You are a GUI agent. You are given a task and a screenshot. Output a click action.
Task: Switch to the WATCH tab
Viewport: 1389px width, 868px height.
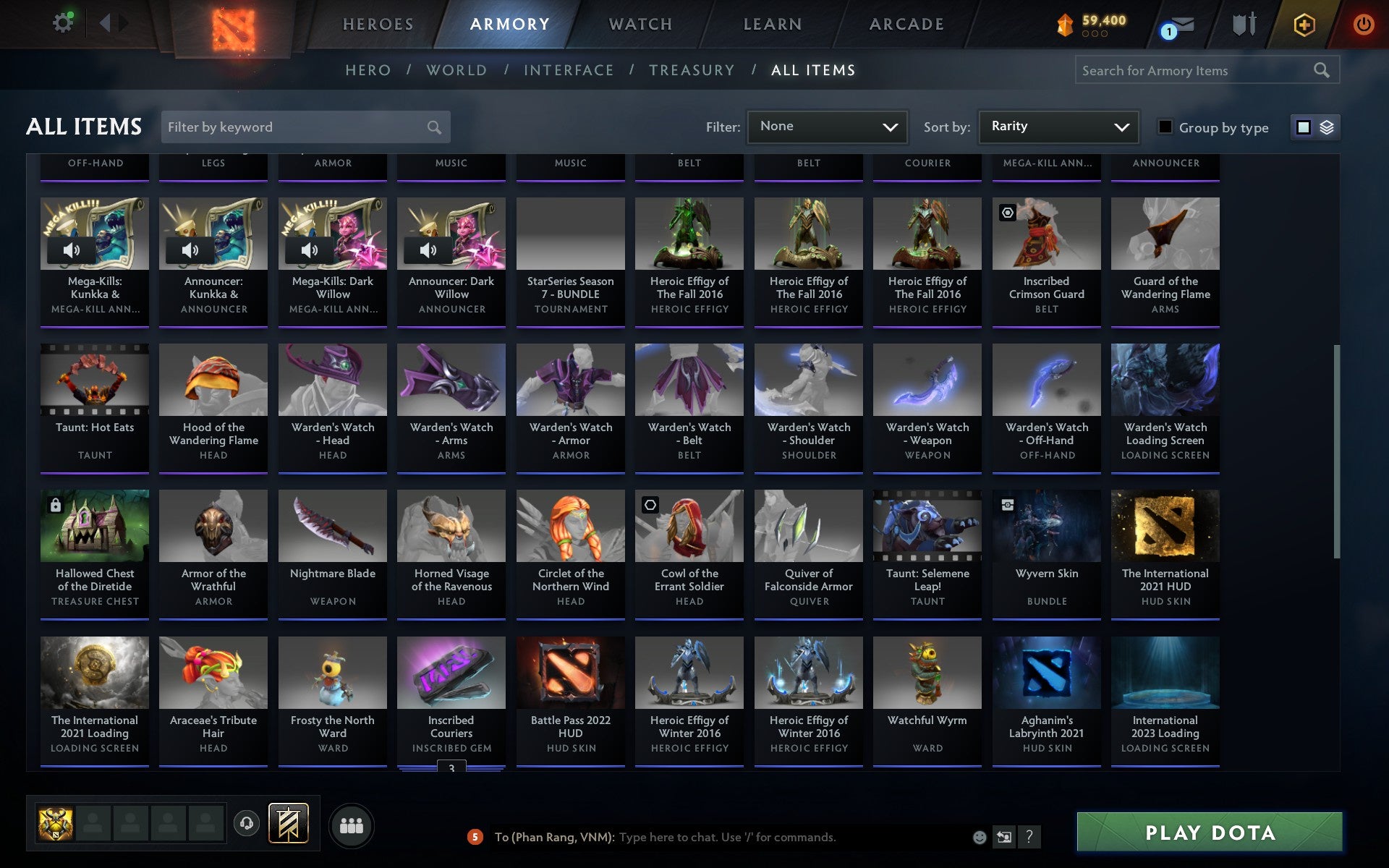click(x=640, y=24)
